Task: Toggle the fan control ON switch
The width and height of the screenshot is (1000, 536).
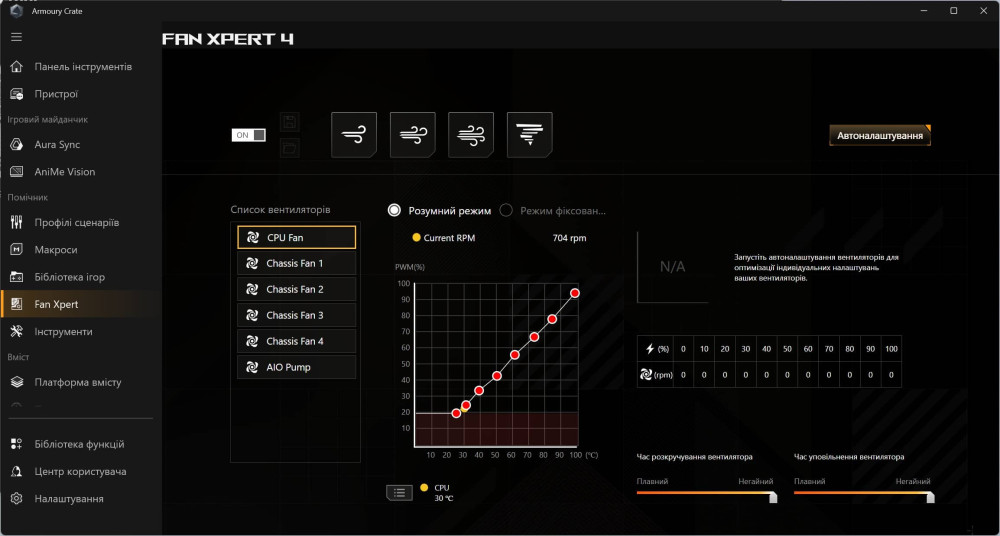Action: coord(249,135)
